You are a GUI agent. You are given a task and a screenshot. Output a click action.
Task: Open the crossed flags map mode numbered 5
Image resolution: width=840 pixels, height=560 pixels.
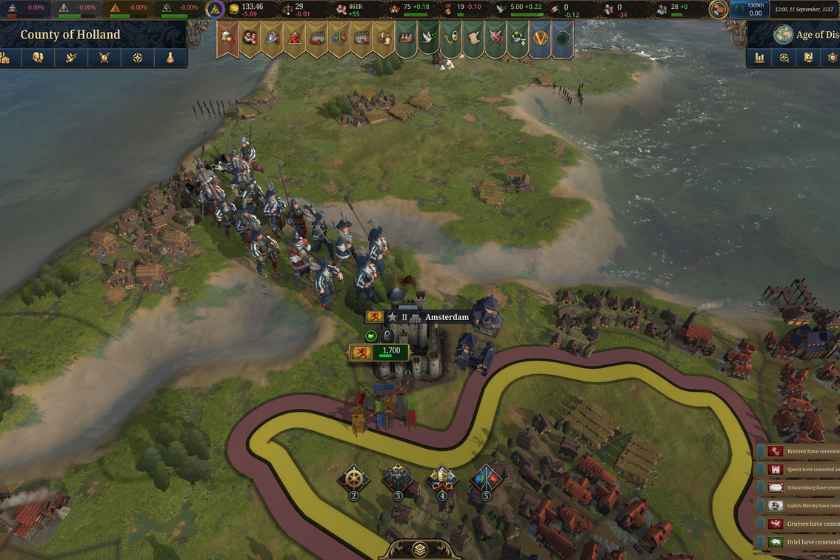tap(486, 479)
